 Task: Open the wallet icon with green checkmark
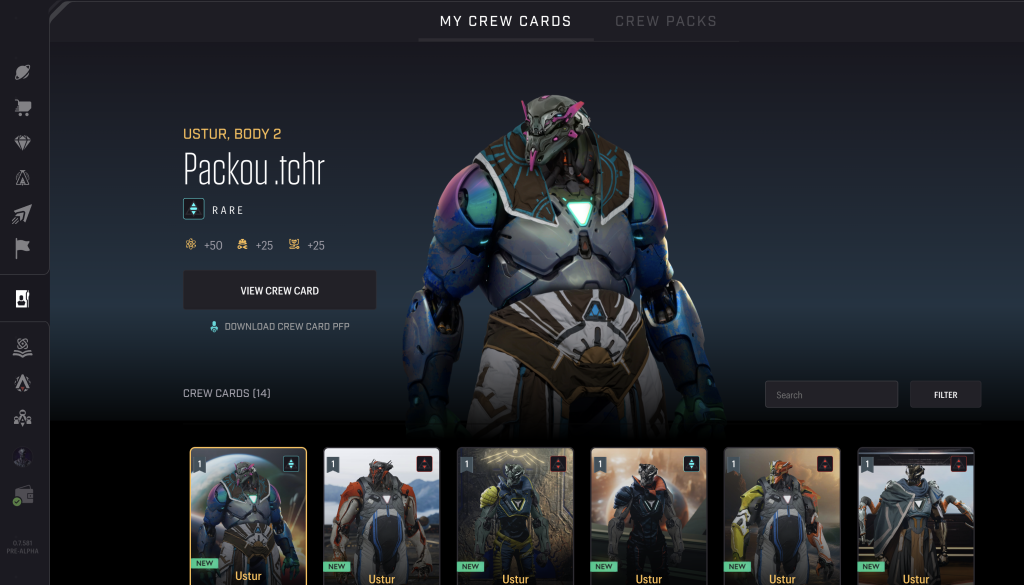[x=22, y=494]
